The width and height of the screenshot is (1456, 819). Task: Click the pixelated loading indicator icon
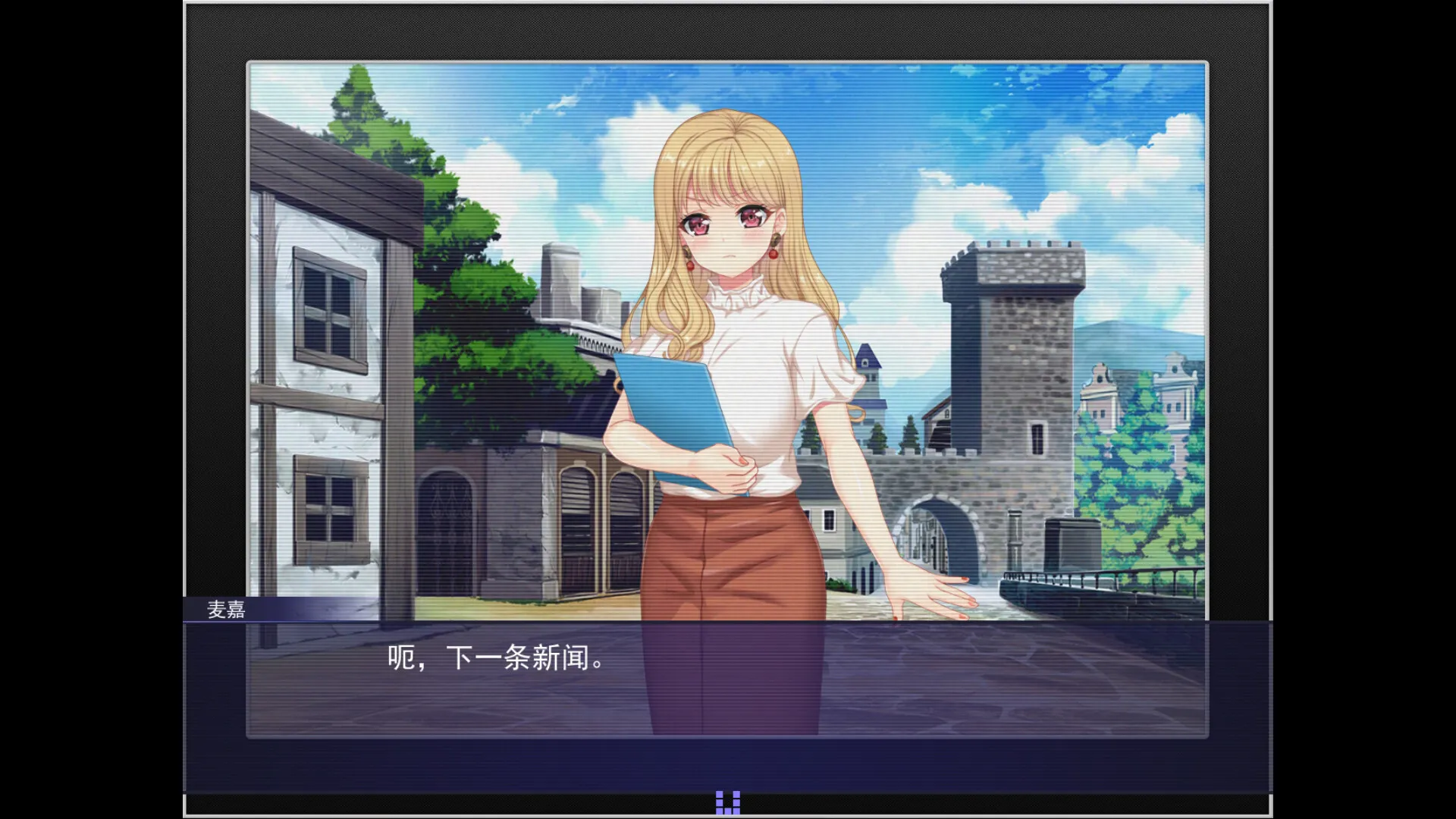click(x=726, y=802)
